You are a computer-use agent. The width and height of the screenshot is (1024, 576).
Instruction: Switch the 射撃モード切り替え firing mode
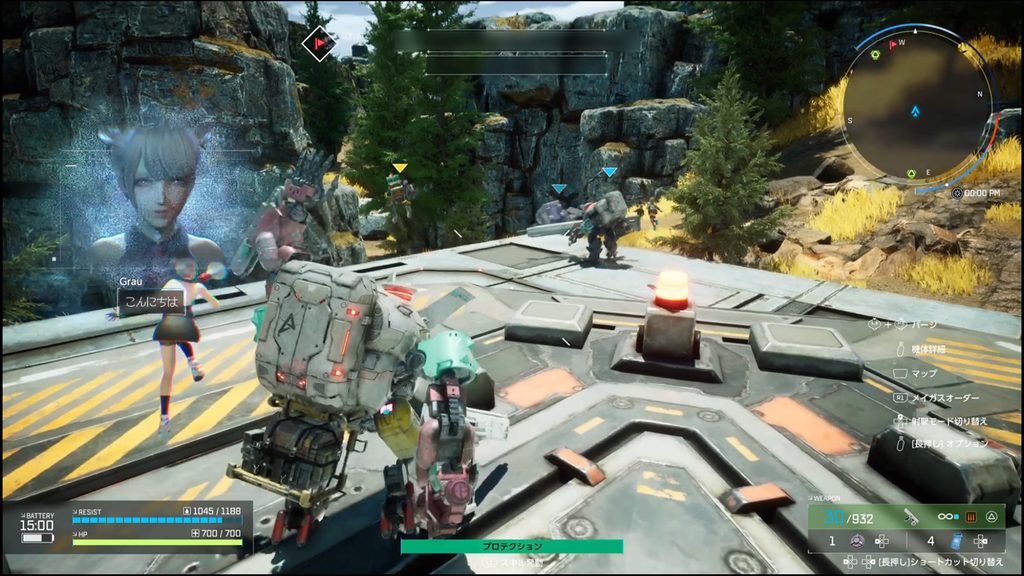pos(950,421)
